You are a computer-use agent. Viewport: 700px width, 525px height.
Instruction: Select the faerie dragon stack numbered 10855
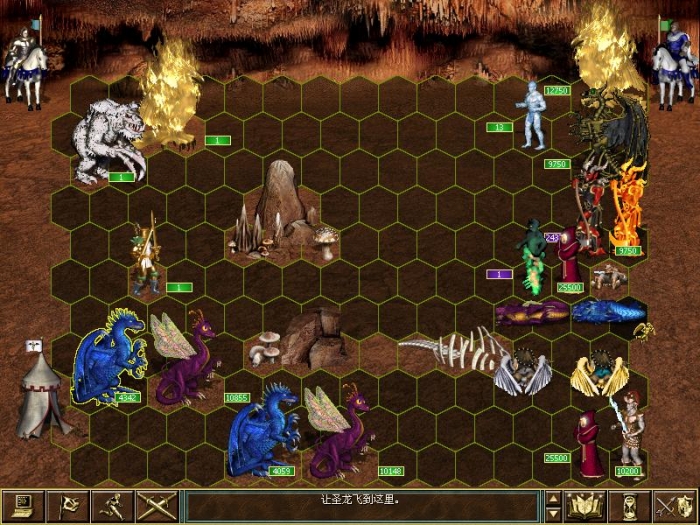click(x=183, y=357)
